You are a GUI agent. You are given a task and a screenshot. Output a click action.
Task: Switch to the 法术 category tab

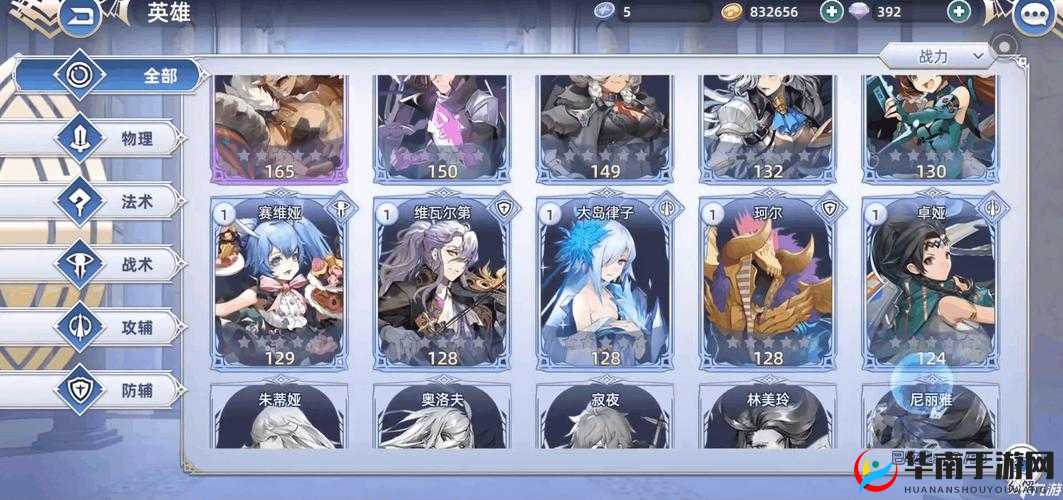(x=110, y=201)
